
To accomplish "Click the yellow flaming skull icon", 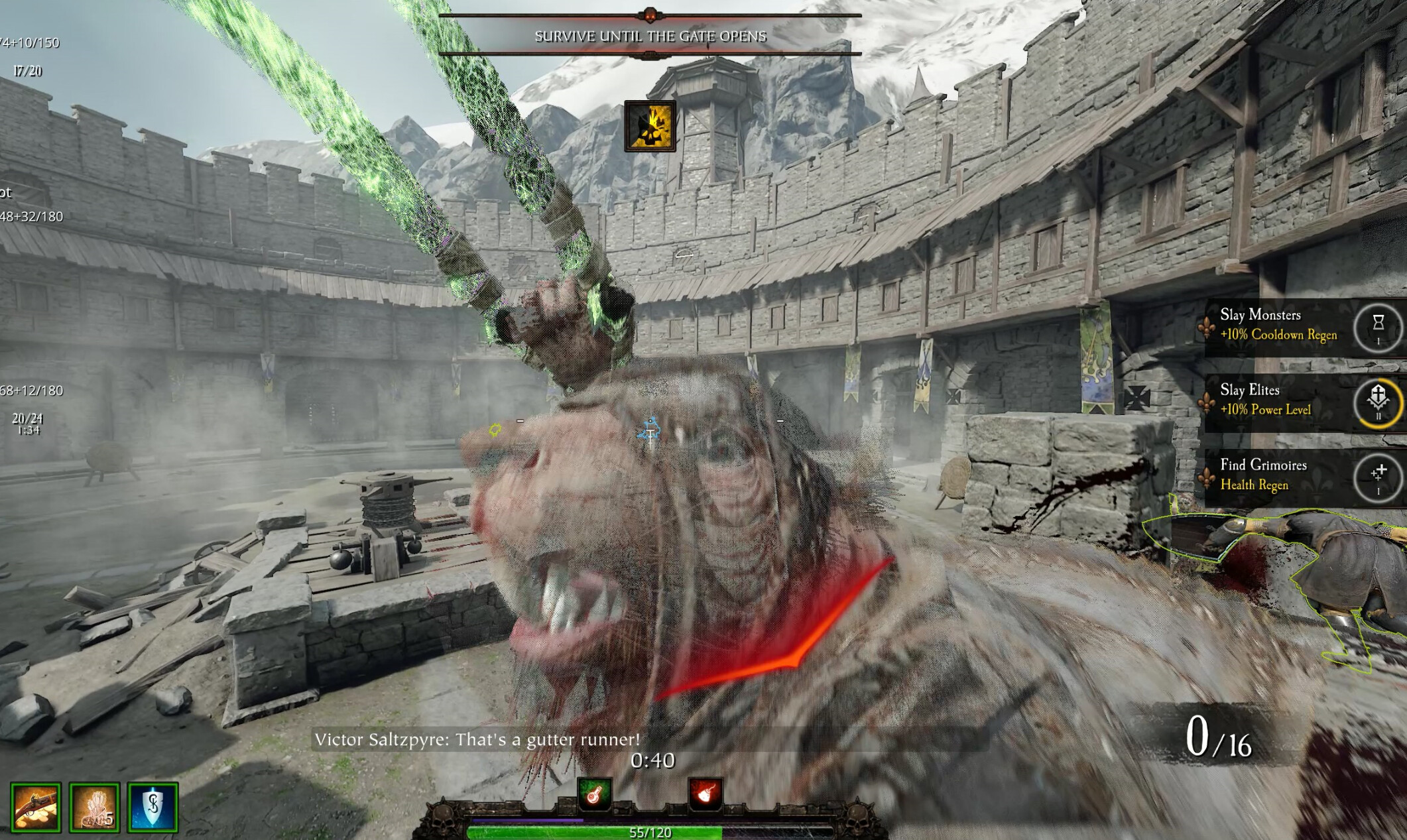I will [x=650, y=126].
